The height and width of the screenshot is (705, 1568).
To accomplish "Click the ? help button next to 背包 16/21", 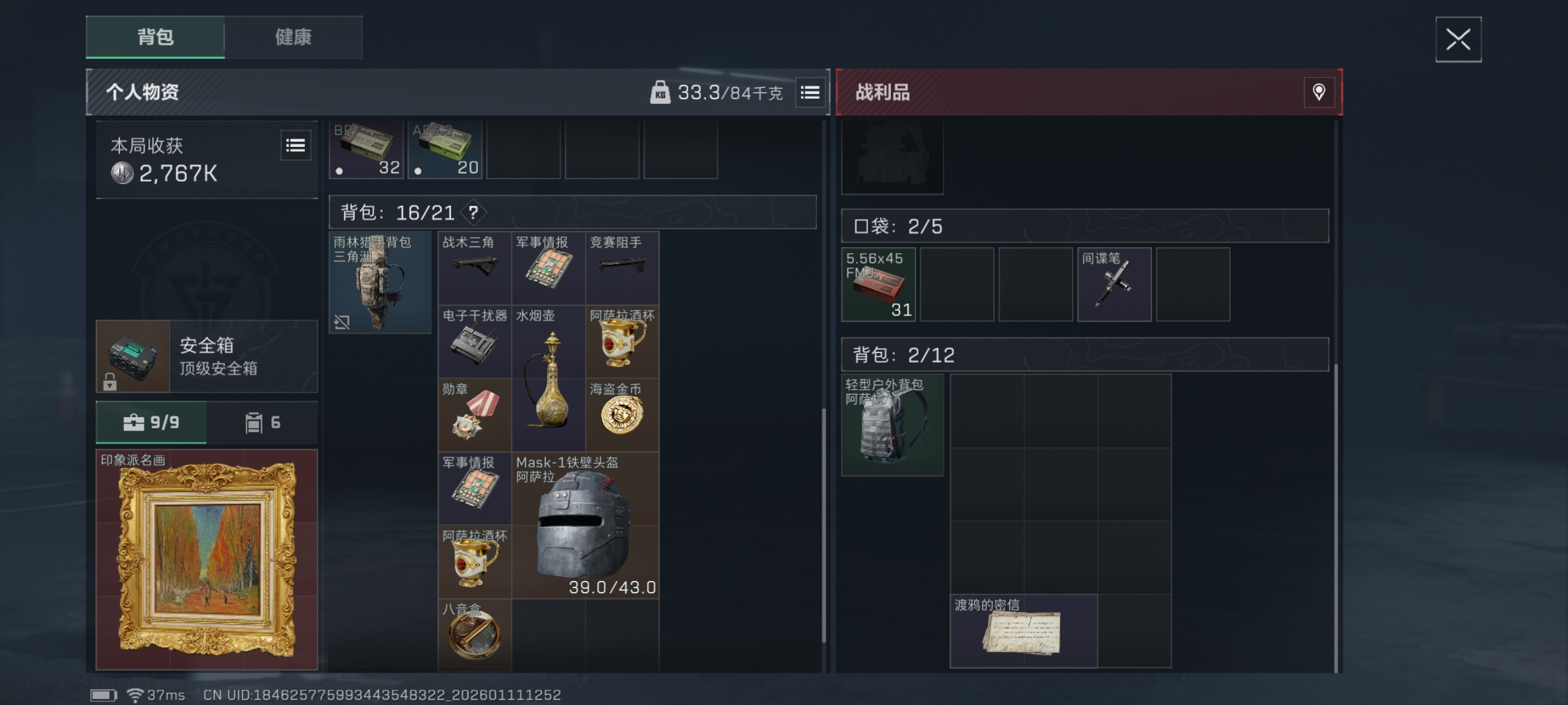I will pyautogui.click(x=474, y=213).
